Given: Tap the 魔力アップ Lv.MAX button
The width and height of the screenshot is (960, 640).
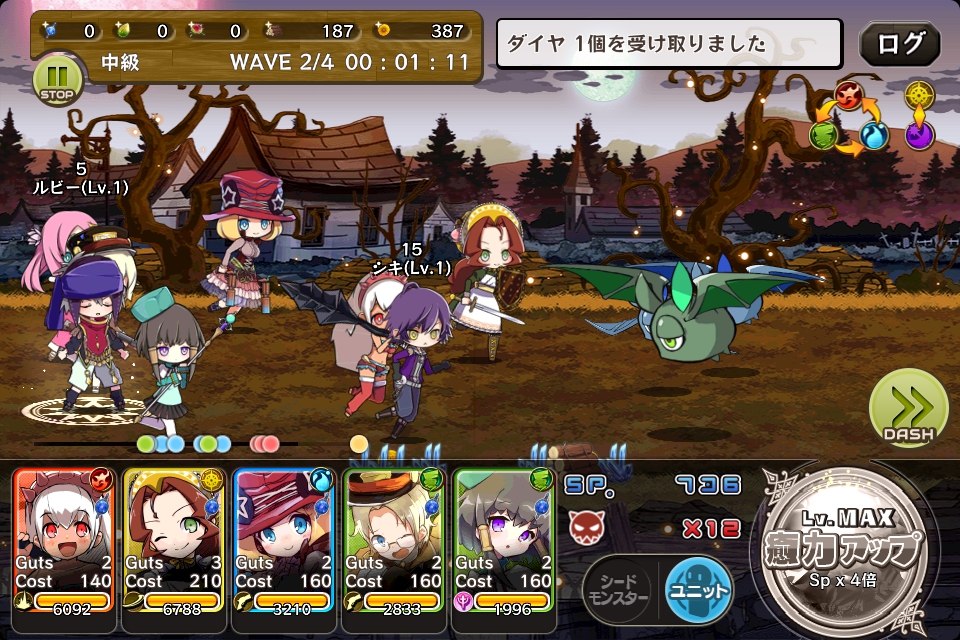Looking at the screenshot, I should [x=846, y=548].
